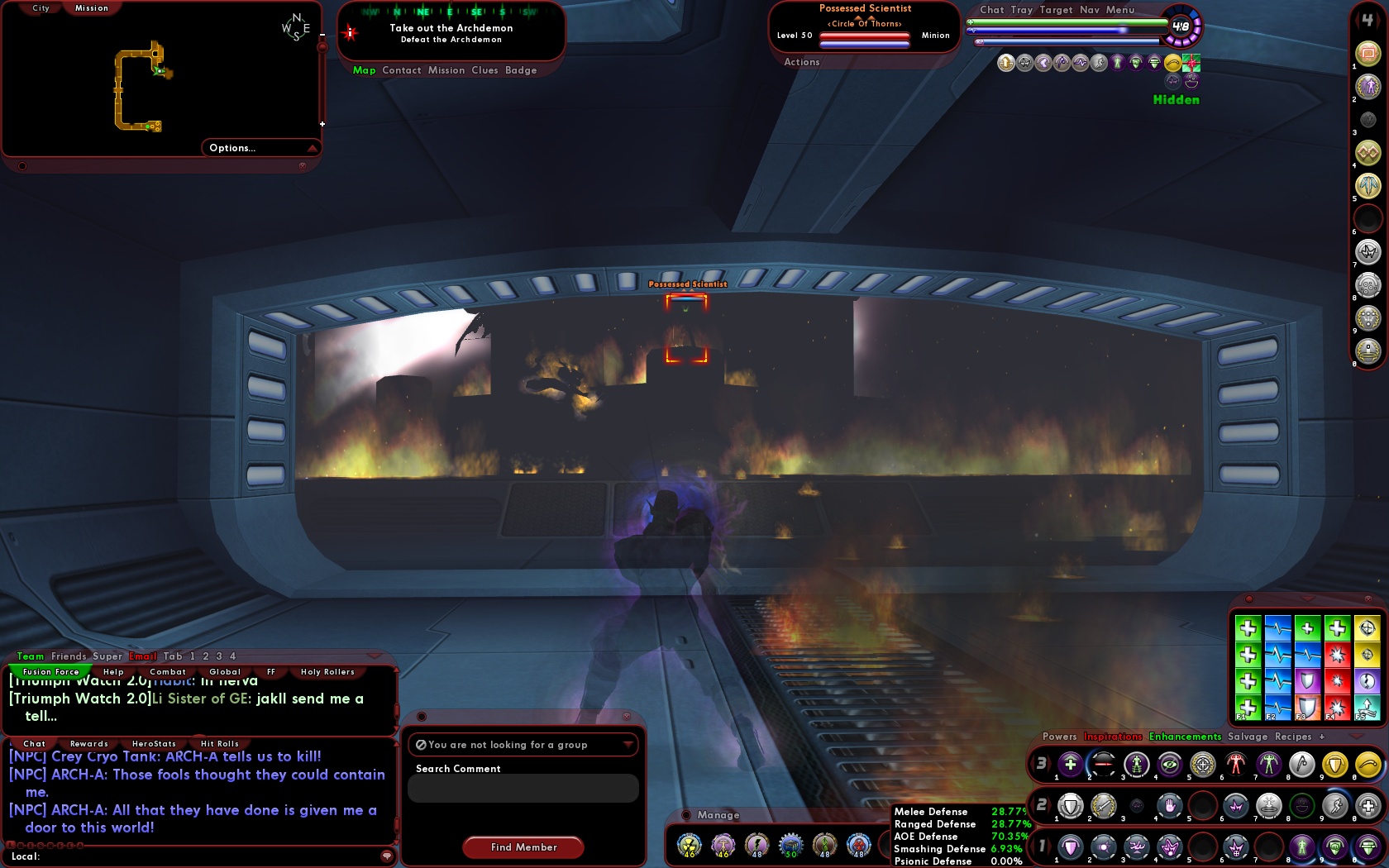Activate the shield power in tray 1 slot 1
The width and height of the screenshot is (1389, 868).
click(x=1071, y=847)
